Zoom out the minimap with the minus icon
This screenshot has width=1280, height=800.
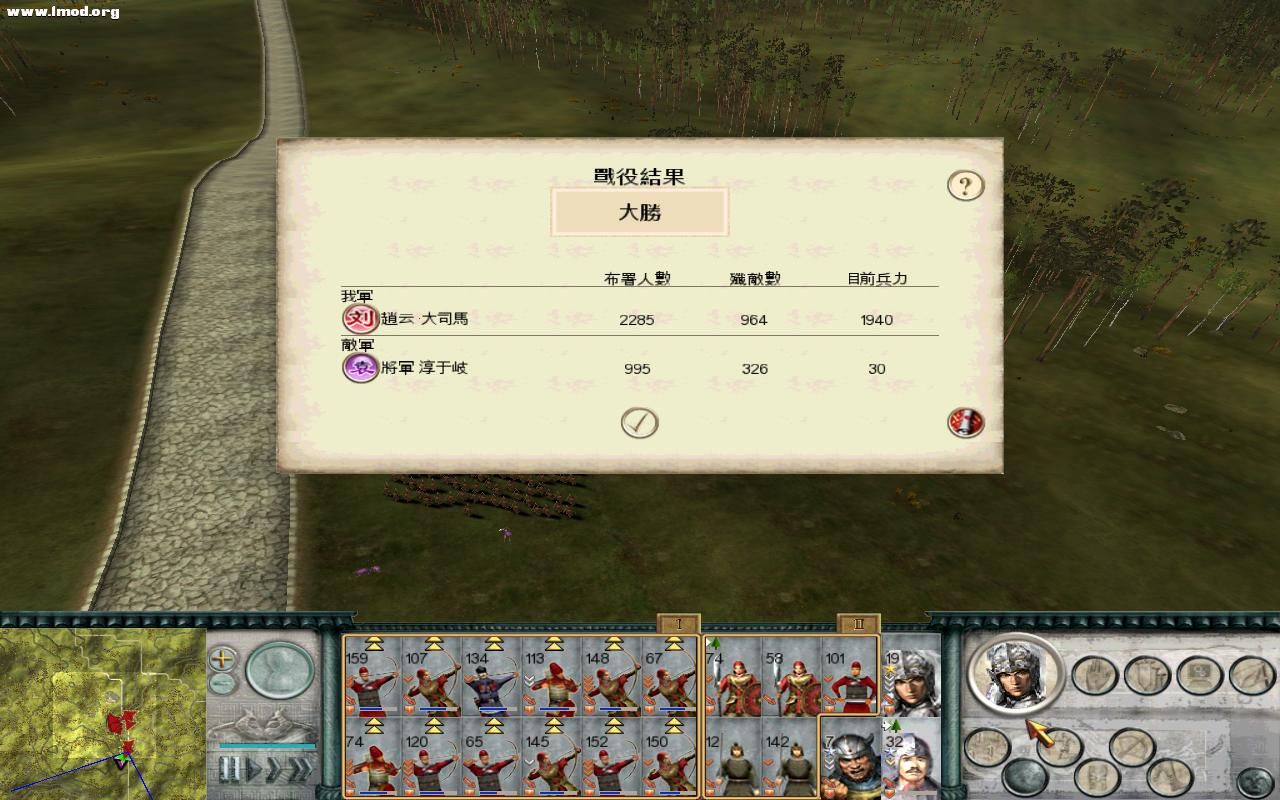[x=221, y=684]
